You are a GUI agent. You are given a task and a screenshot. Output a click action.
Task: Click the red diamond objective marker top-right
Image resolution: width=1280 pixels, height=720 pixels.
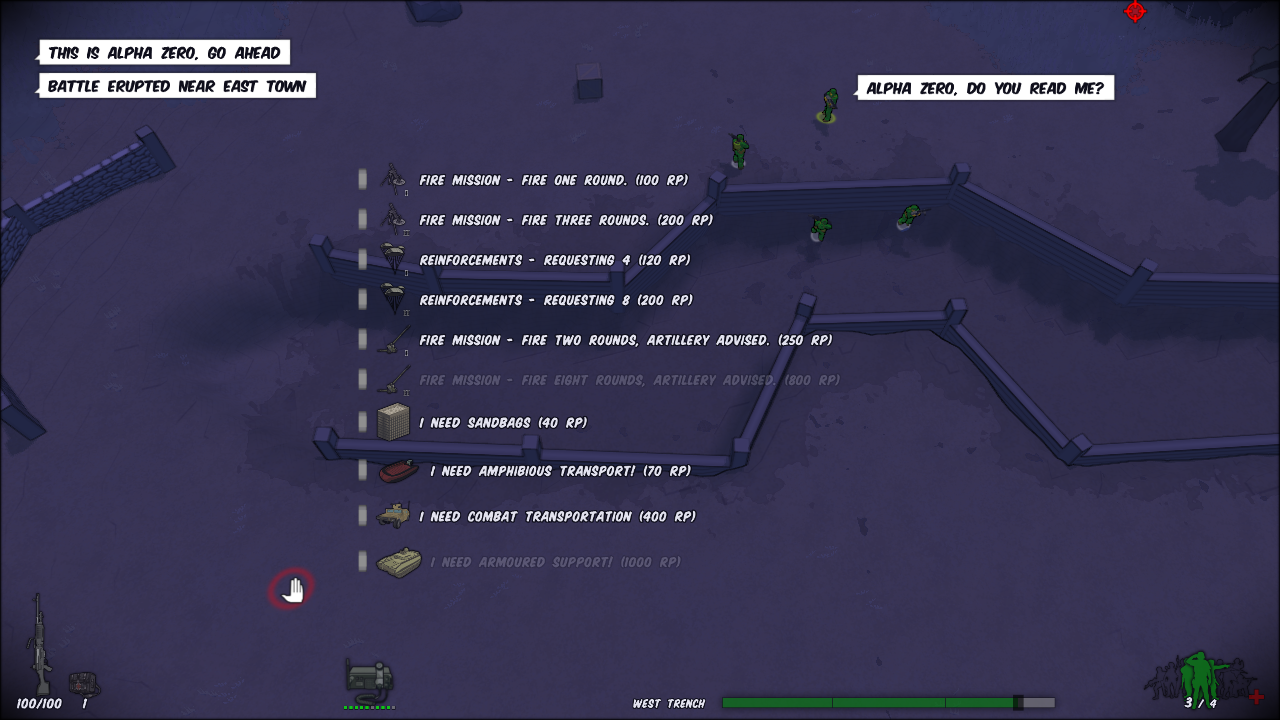tap(1135, 12)
